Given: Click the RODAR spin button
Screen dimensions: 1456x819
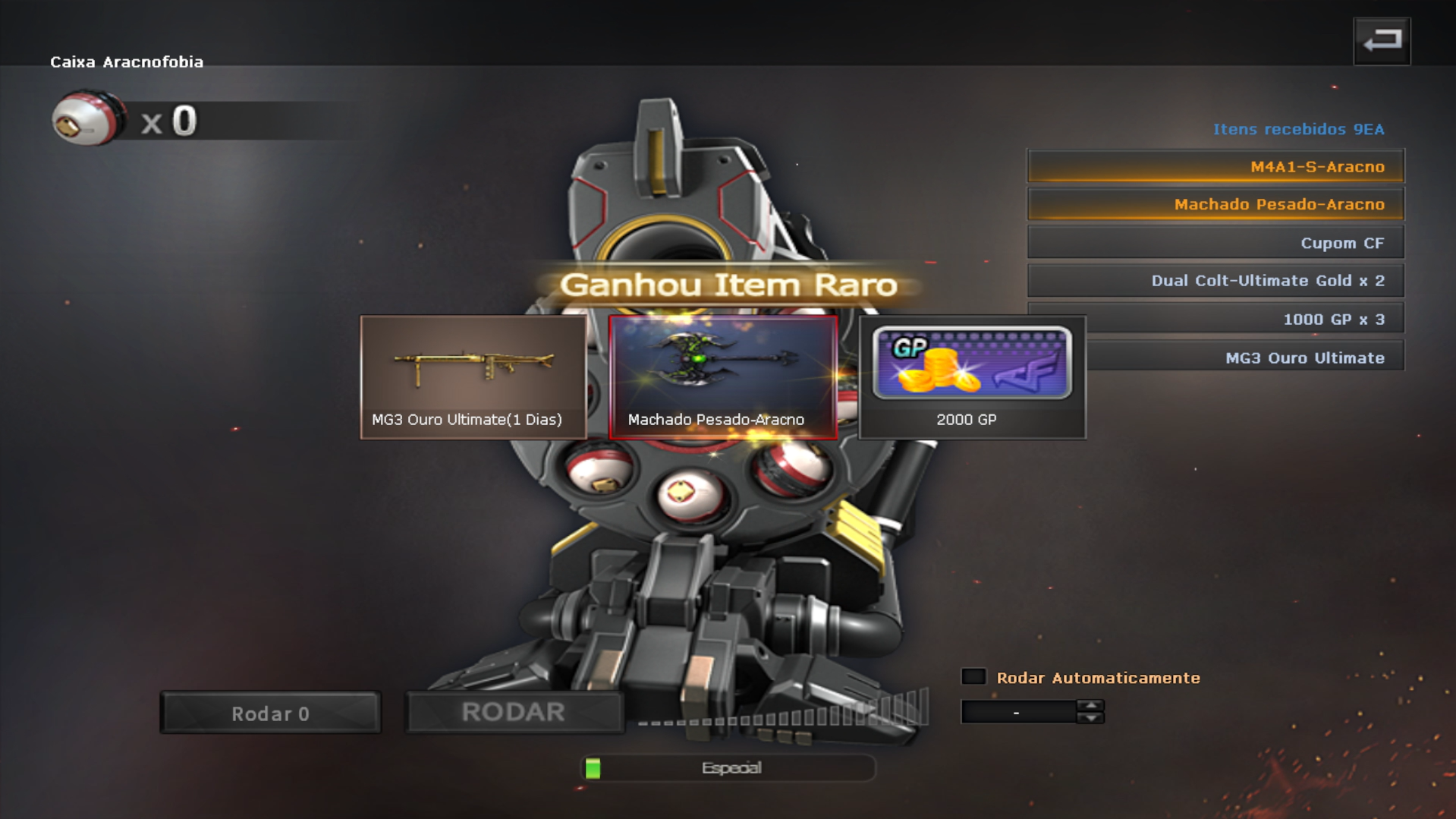Looking at the screenshot, I should click(x=514, y=712).
